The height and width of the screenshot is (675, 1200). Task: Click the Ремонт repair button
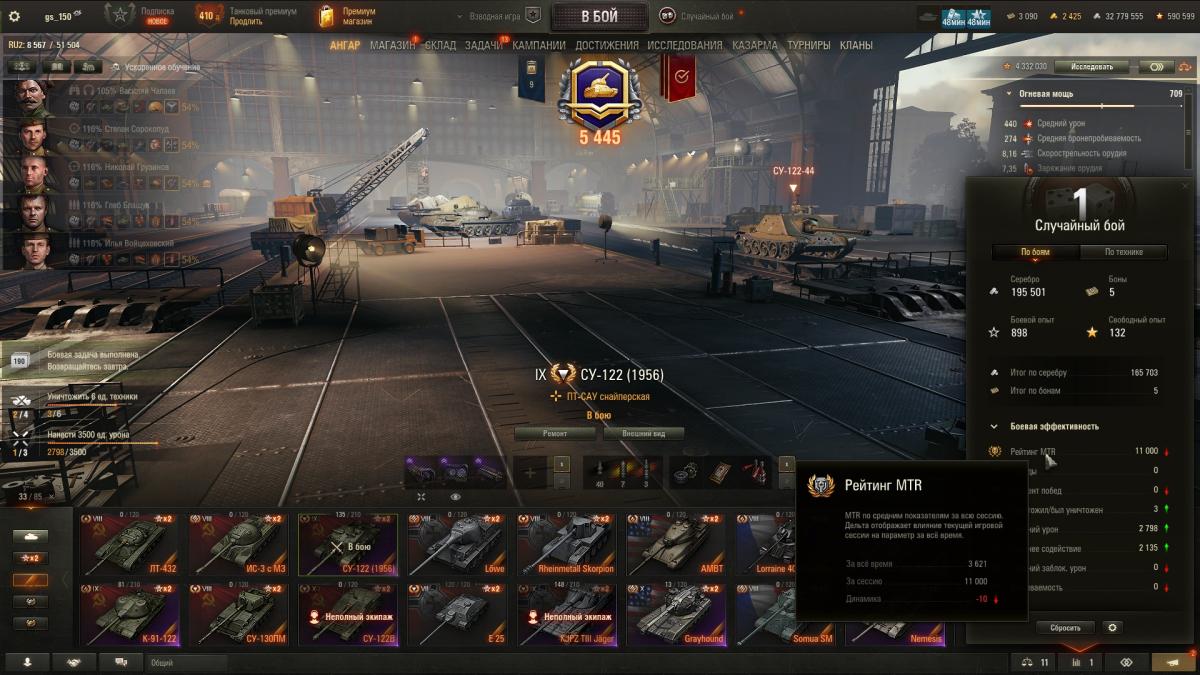(556, 433)
